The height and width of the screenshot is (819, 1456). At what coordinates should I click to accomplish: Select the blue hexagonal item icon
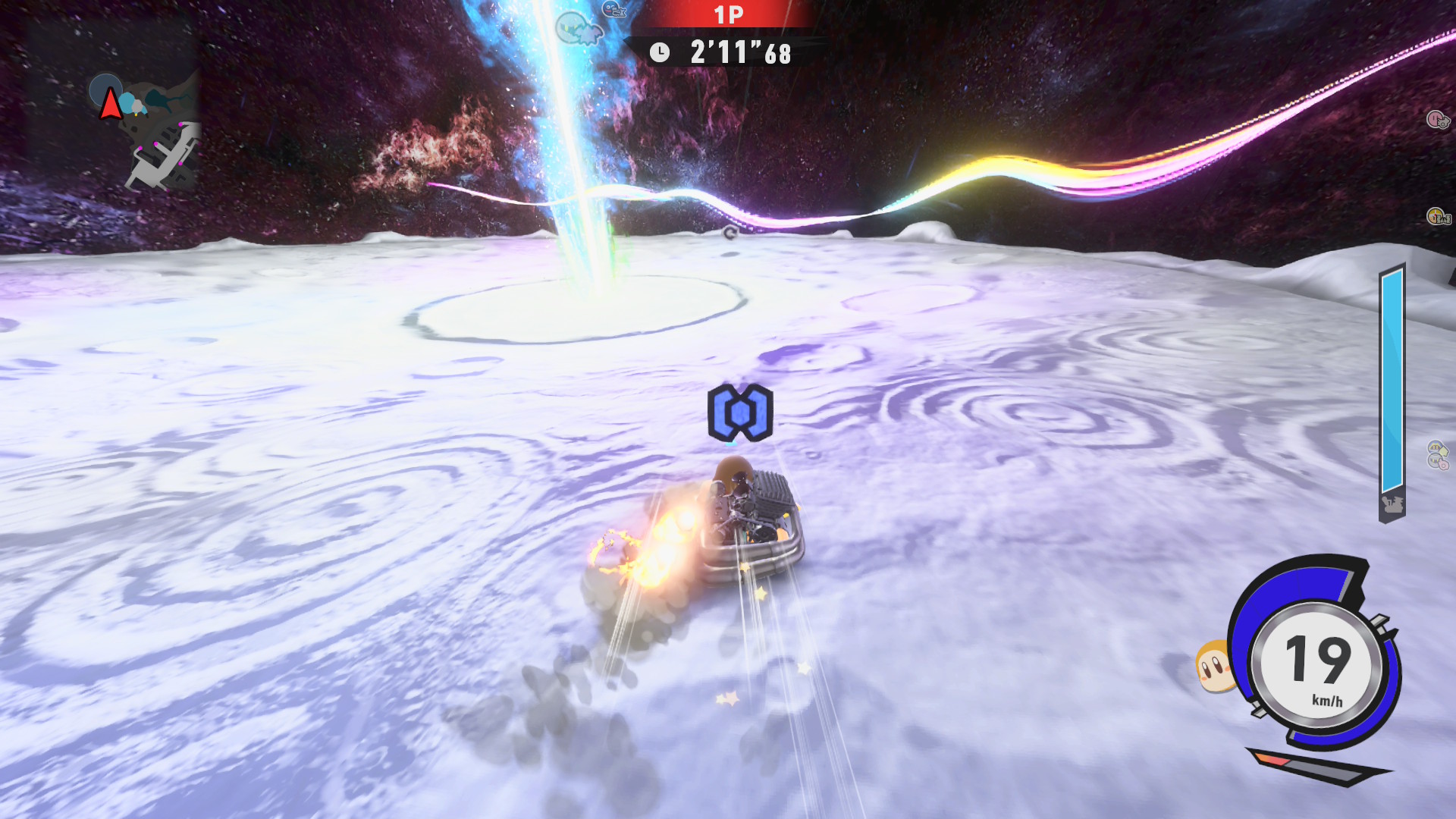tap(740, 413)
